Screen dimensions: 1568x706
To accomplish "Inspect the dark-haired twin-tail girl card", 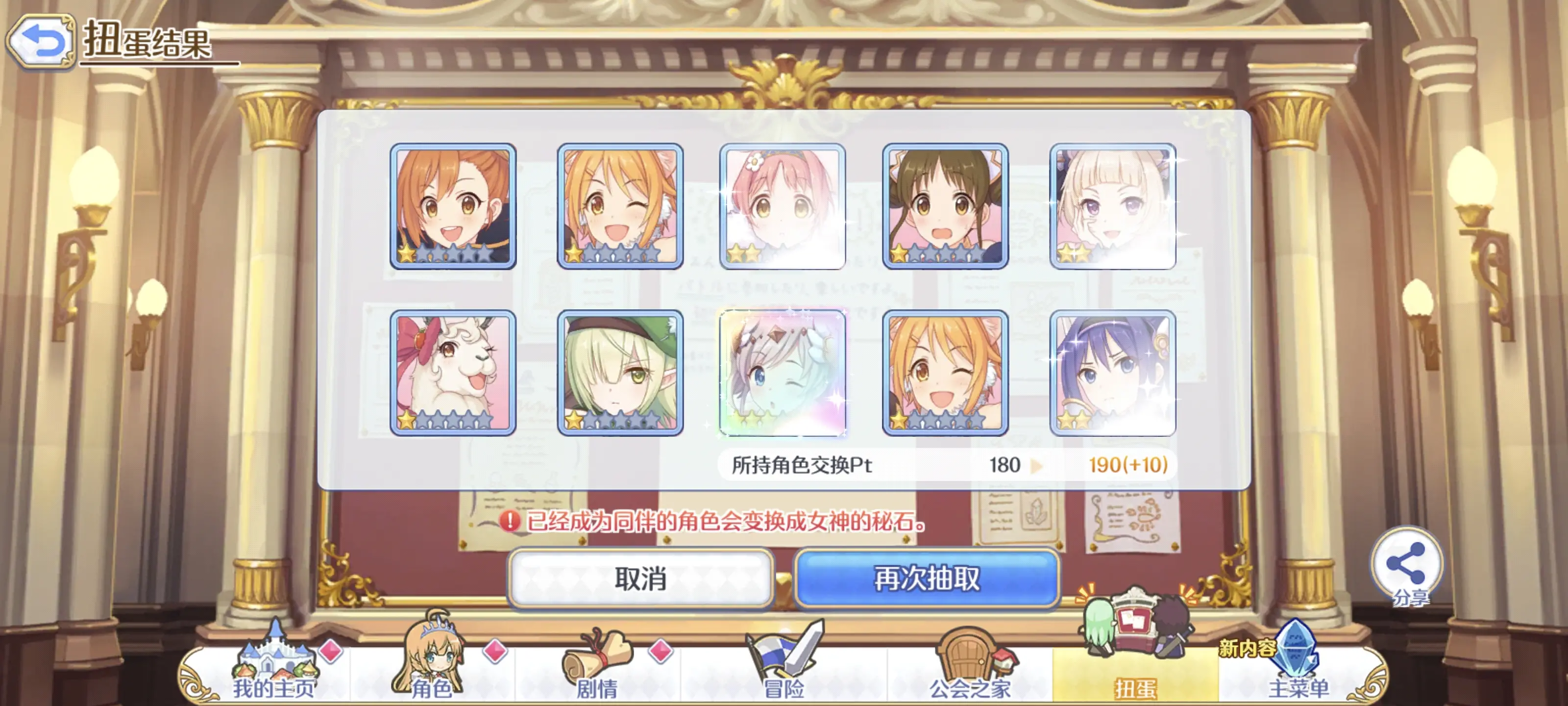I will click(945, 206).
